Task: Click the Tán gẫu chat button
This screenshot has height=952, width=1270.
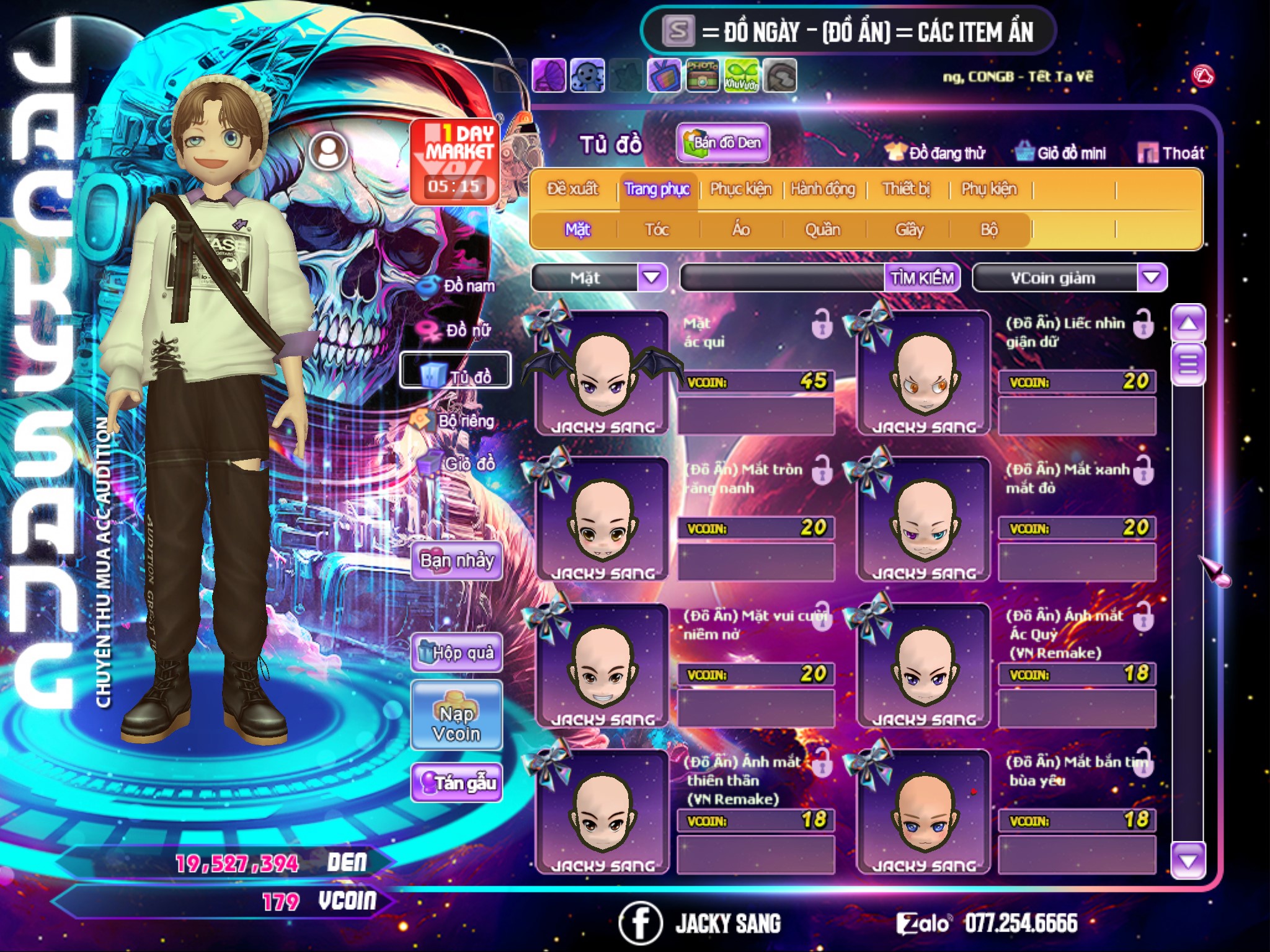Action: pyautogui.click(x=457, y=783)
